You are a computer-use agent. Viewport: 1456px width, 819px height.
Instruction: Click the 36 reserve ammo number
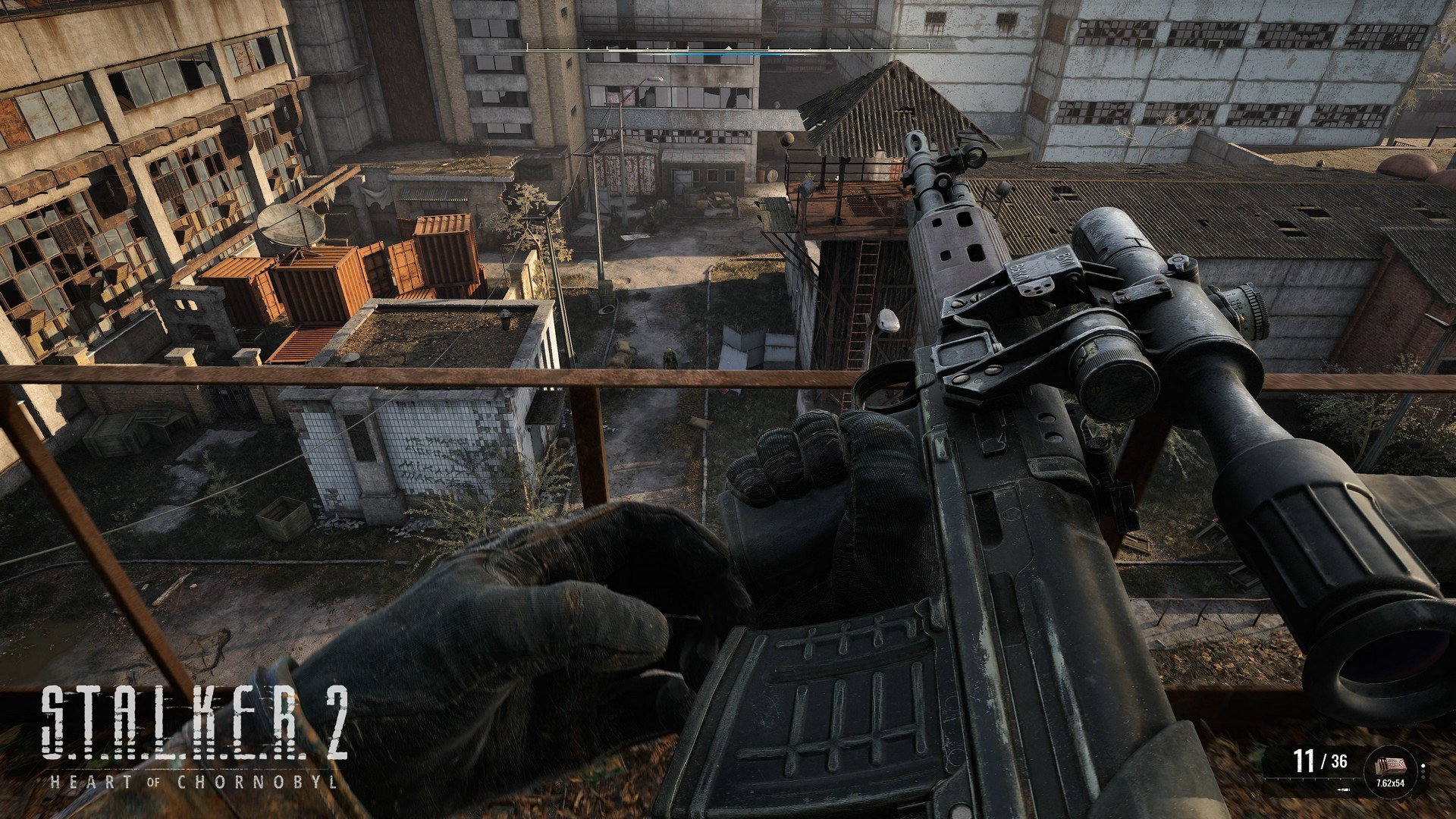tap(1341, 761)
